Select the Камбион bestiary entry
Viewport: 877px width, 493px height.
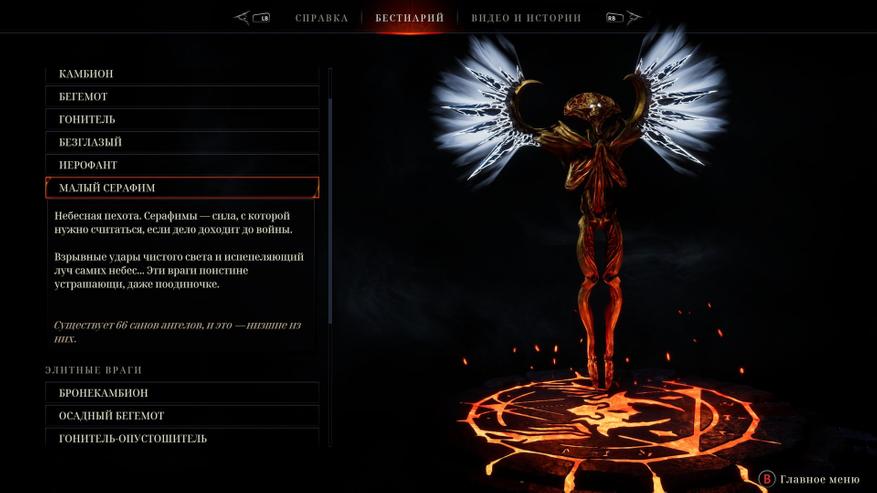[x=182, y=74]
